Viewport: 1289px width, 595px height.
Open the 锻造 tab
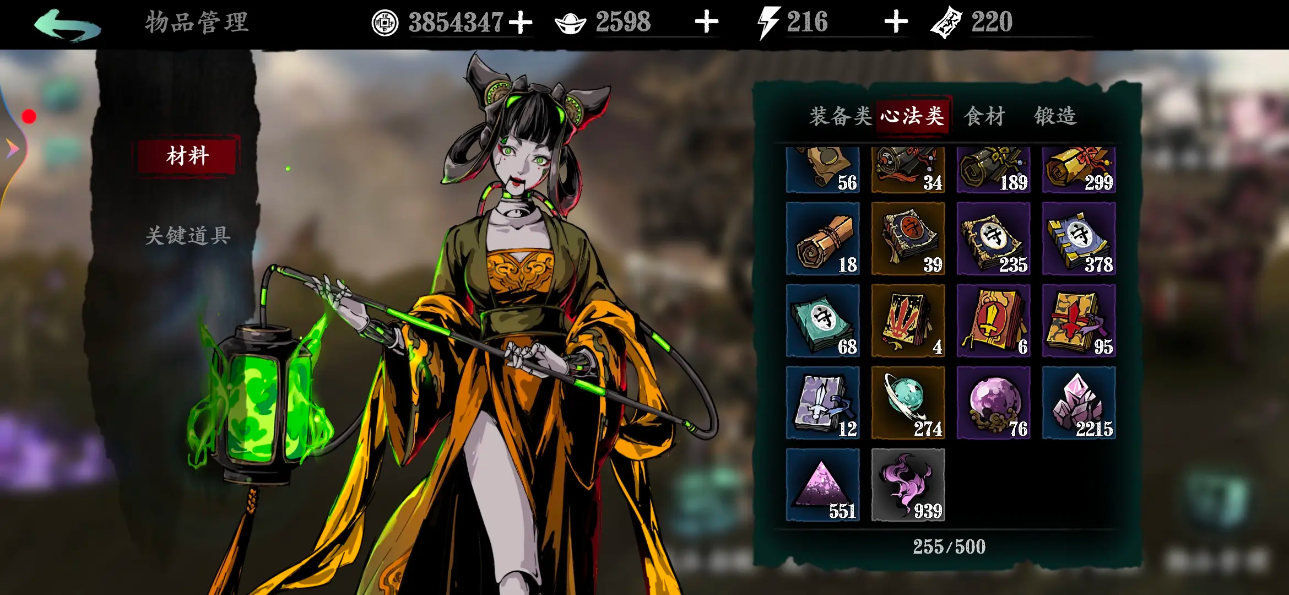tap(1055, 116)
